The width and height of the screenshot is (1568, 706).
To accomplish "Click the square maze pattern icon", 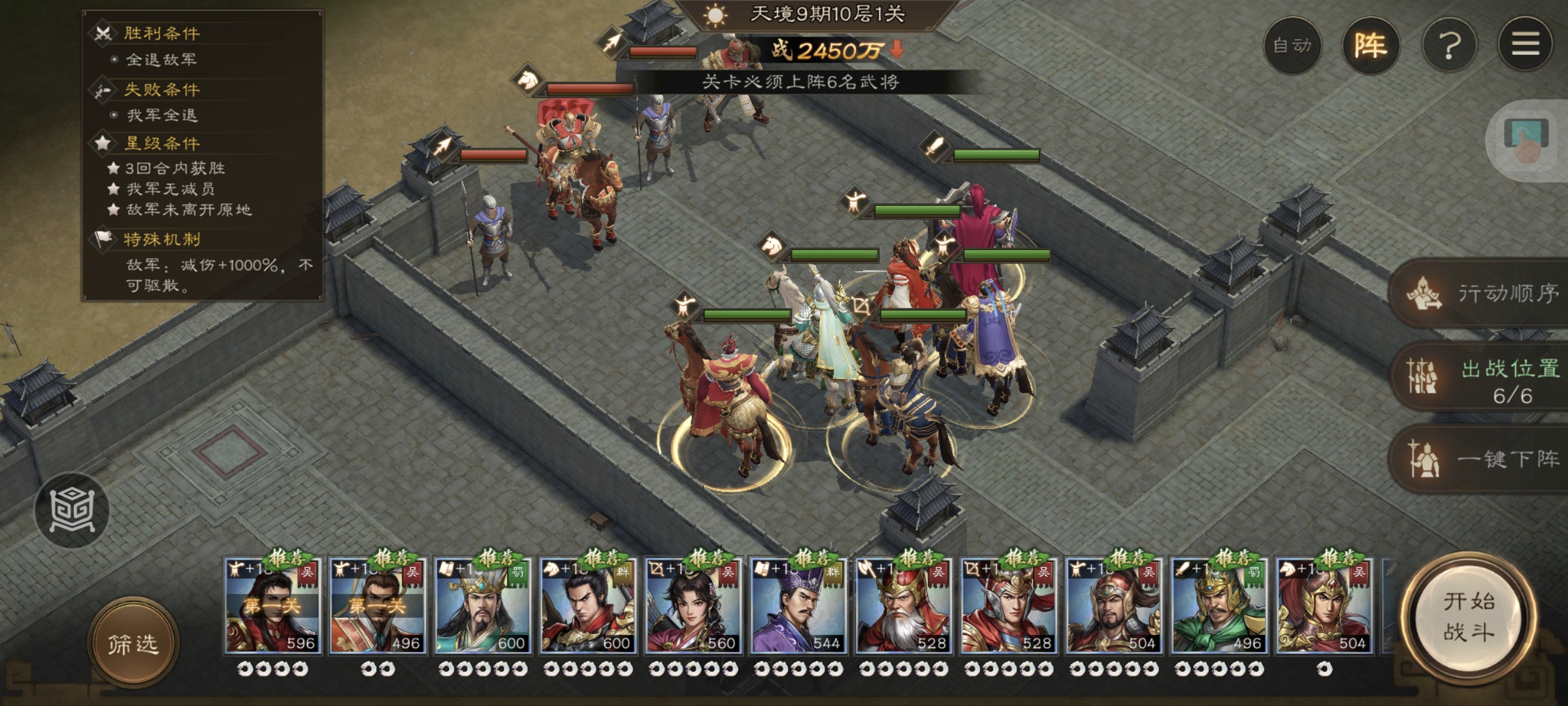I will (72, 510).
